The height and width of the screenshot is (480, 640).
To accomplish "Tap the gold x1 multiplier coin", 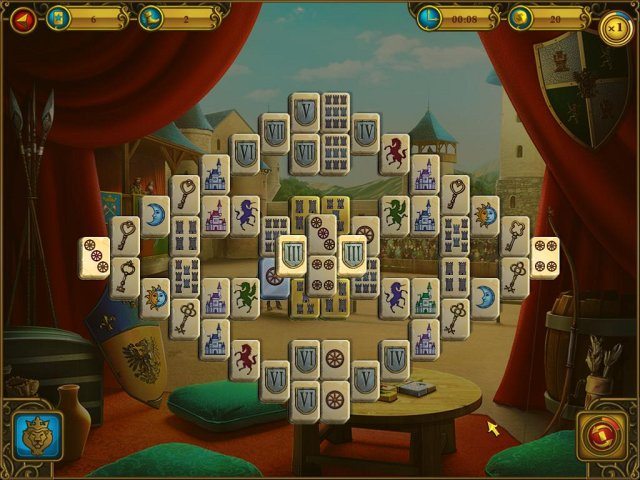I will coord(616,27).
